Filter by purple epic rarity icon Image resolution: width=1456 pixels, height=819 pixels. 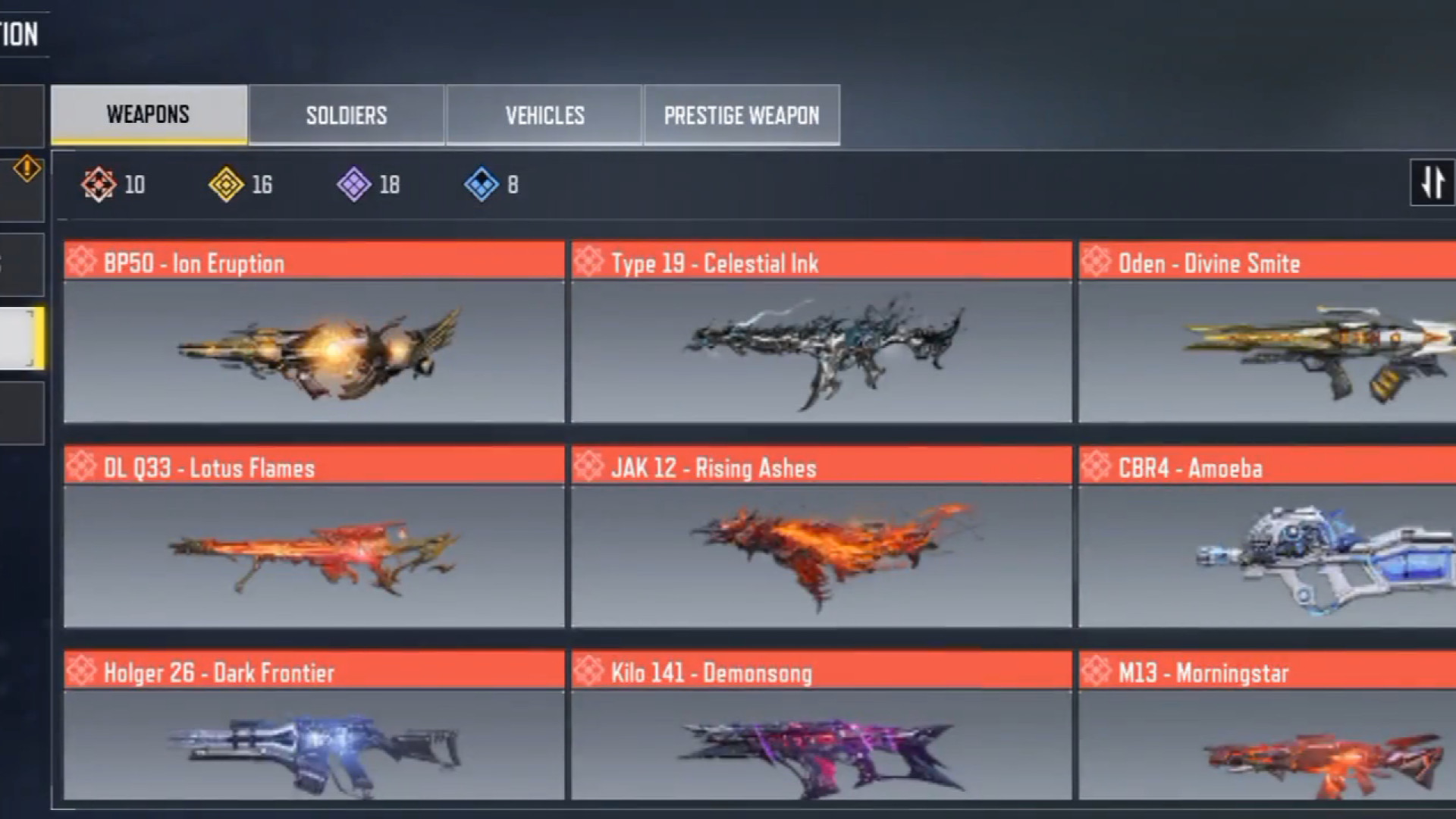(x=353, y=184)
